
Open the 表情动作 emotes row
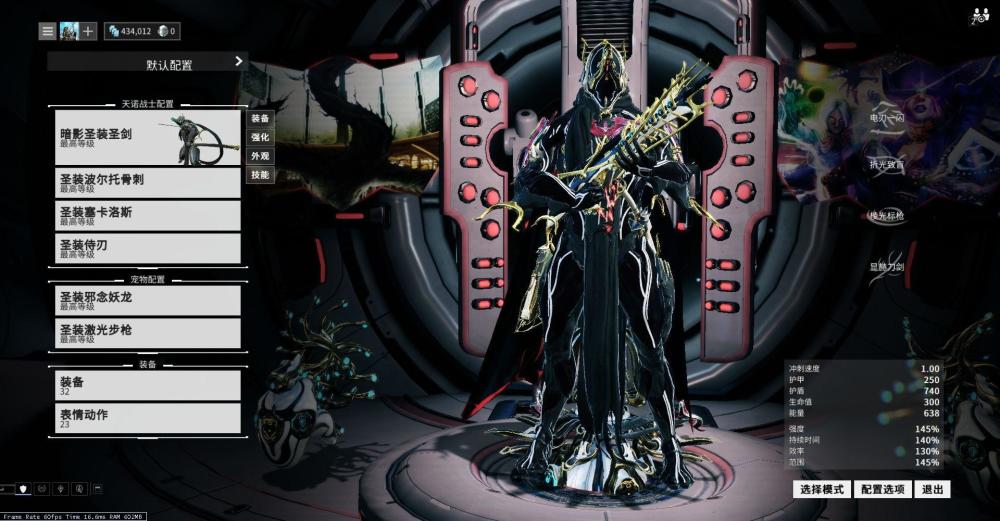(x=148, y=418)
